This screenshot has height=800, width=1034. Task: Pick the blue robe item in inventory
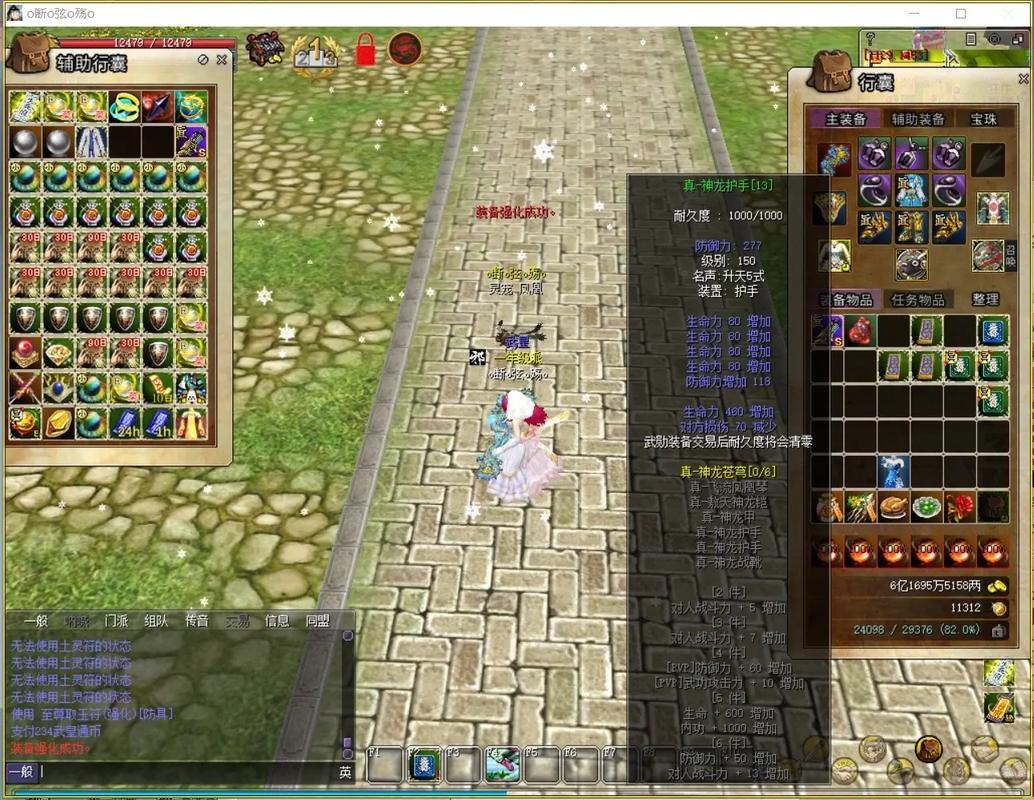pos(893,471)
